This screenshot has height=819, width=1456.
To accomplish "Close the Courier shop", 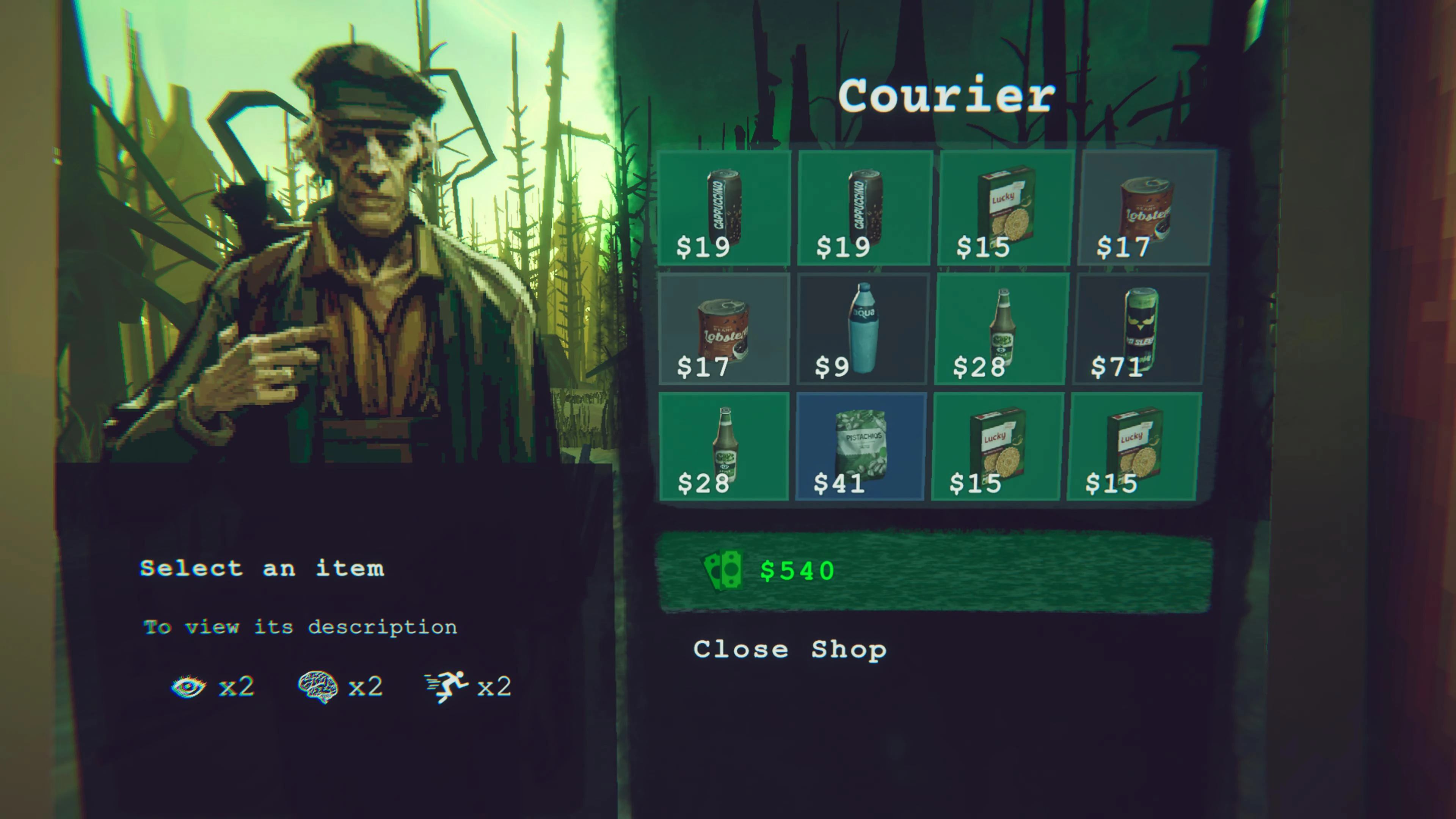I will (x=789, y=650).
